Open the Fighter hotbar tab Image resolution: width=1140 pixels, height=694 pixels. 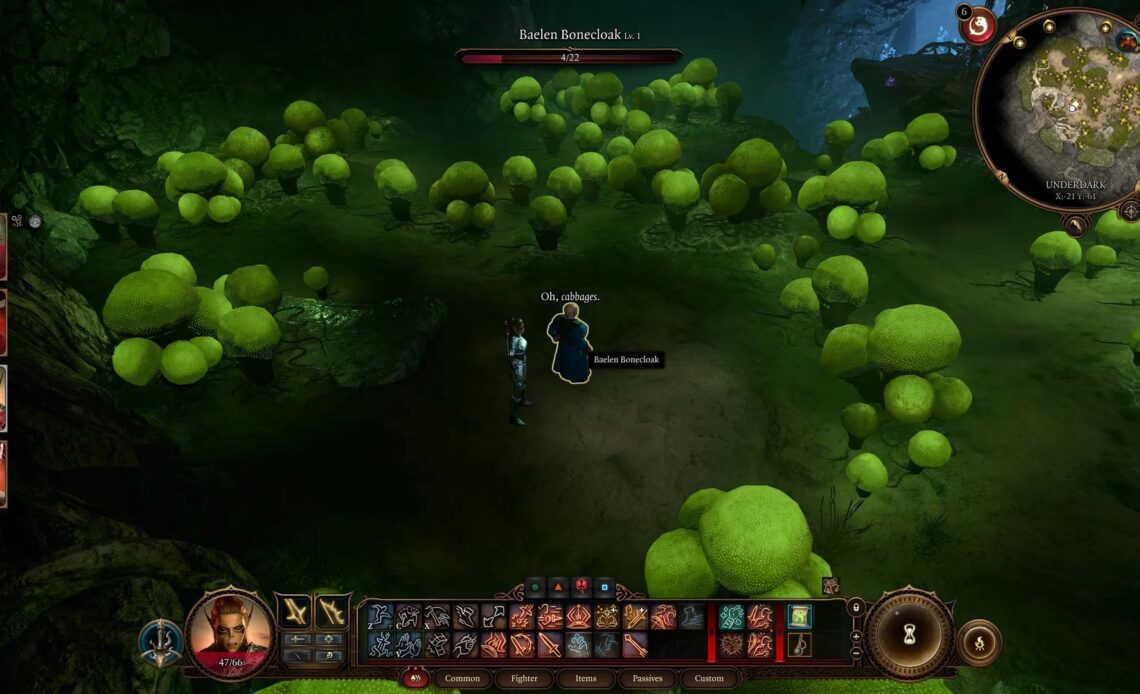tap(524, 678)
